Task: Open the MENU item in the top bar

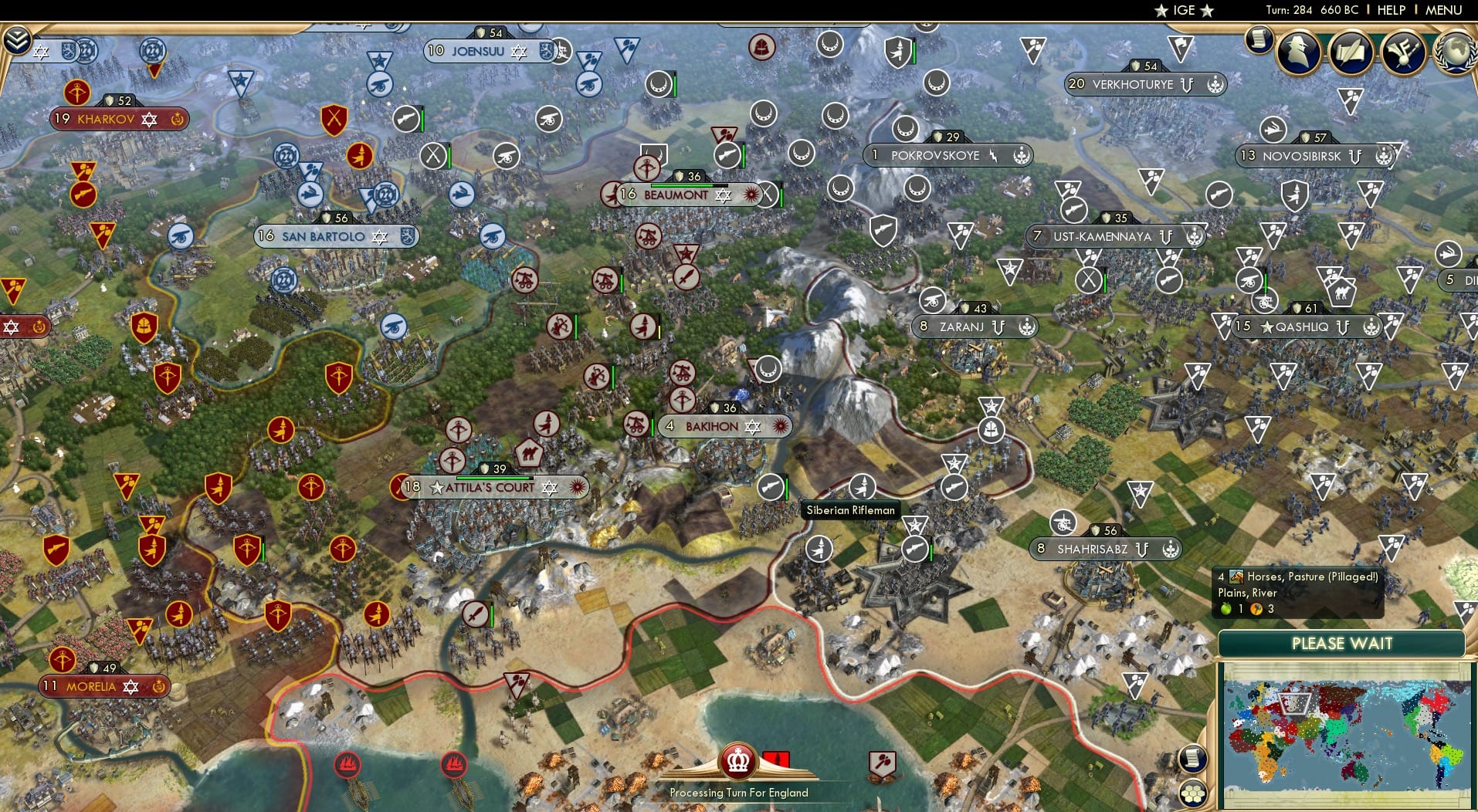Action: coord(1443,10)
